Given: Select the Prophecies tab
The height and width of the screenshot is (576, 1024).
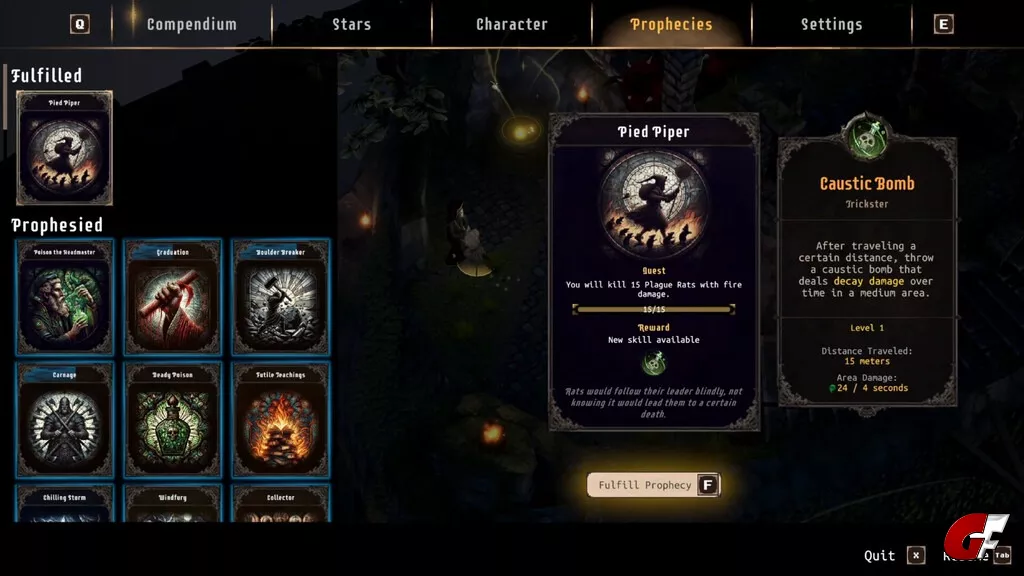Looking at the screenshot, I should tap(671, 24).
